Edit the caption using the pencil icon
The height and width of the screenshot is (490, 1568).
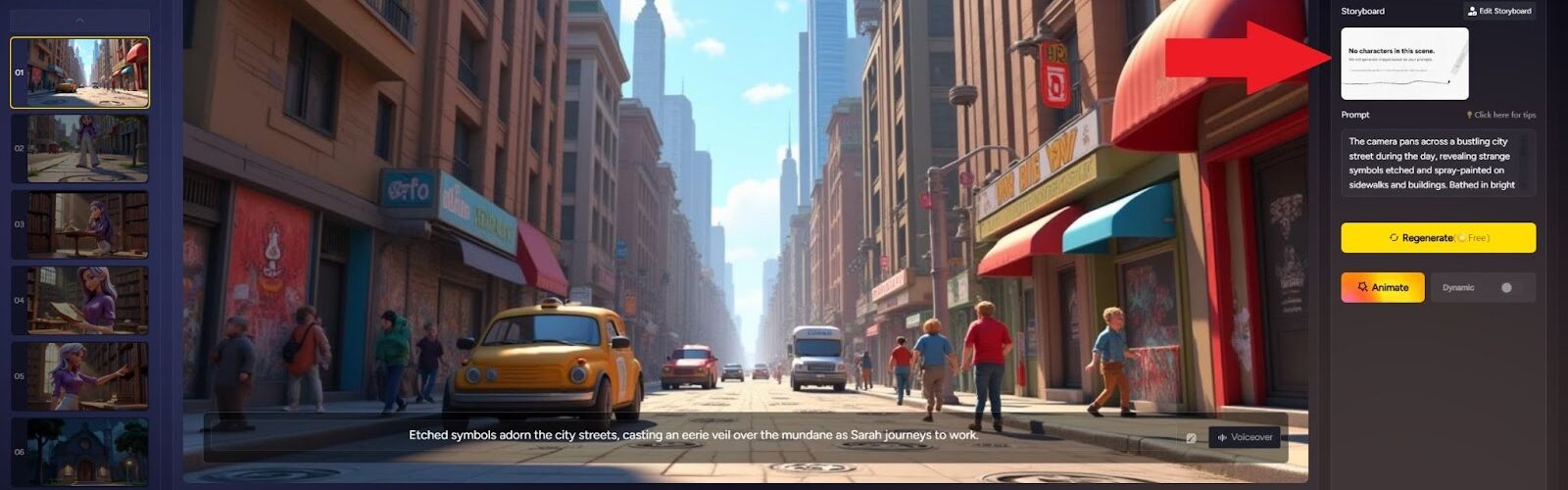pyautogui.click(x=1191, y=438)
